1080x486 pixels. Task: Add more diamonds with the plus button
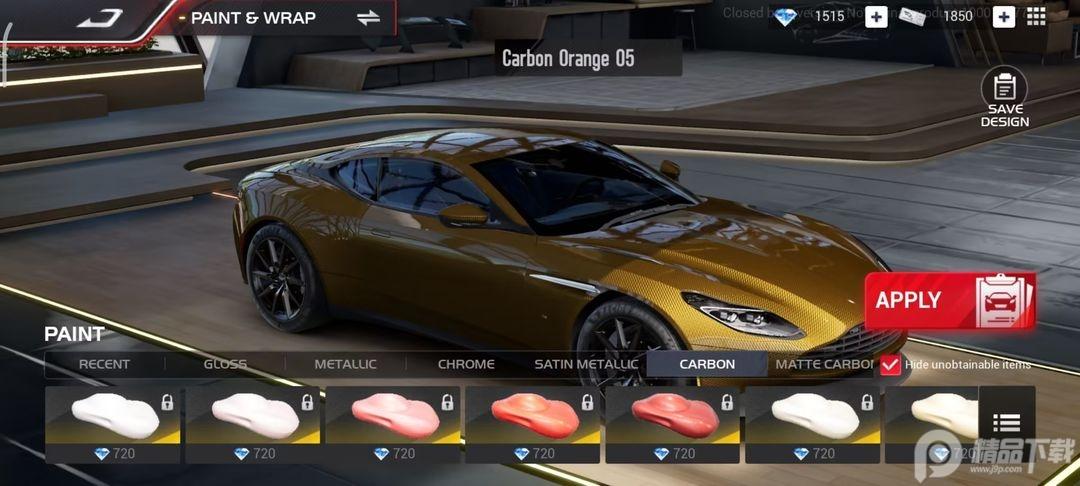pyautogui.click(x=876, y=16)
